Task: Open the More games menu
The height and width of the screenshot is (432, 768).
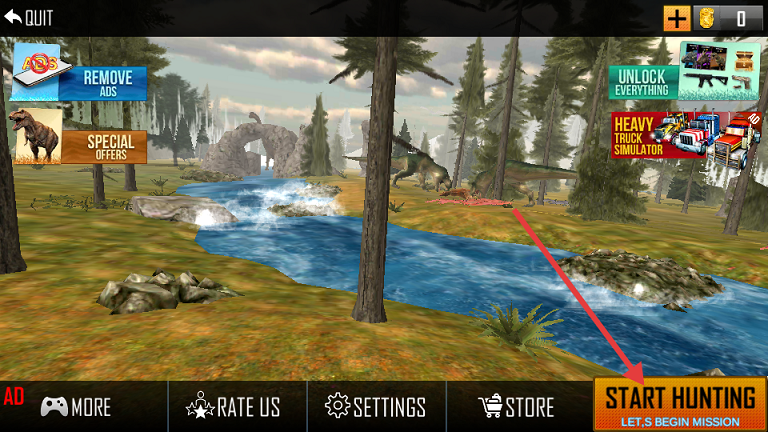Action: coord(77,407)
